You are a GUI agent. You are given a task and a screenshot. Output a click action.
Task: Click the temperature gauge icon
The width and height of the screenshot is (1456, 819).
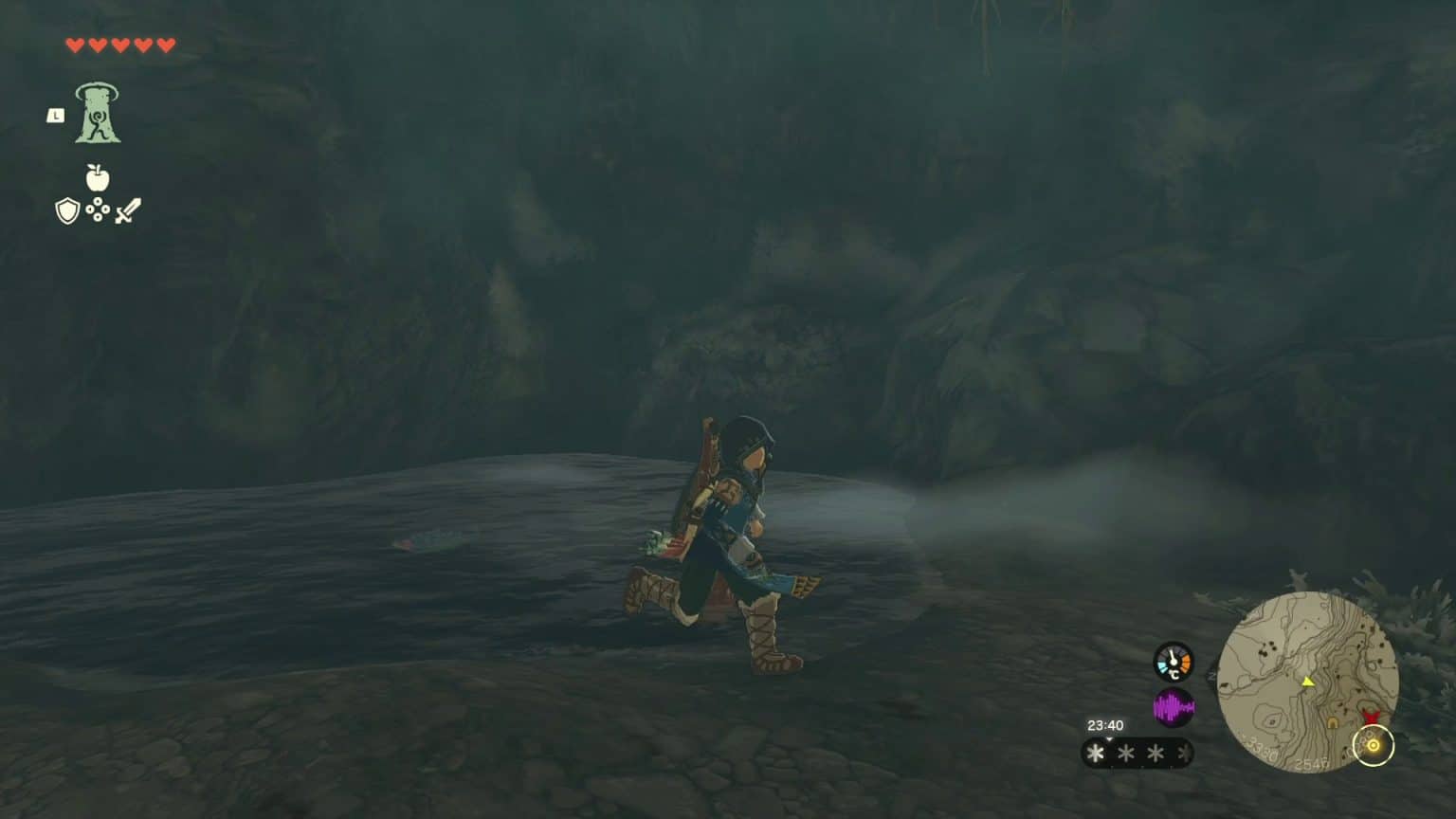click(x=1173, y=662)
